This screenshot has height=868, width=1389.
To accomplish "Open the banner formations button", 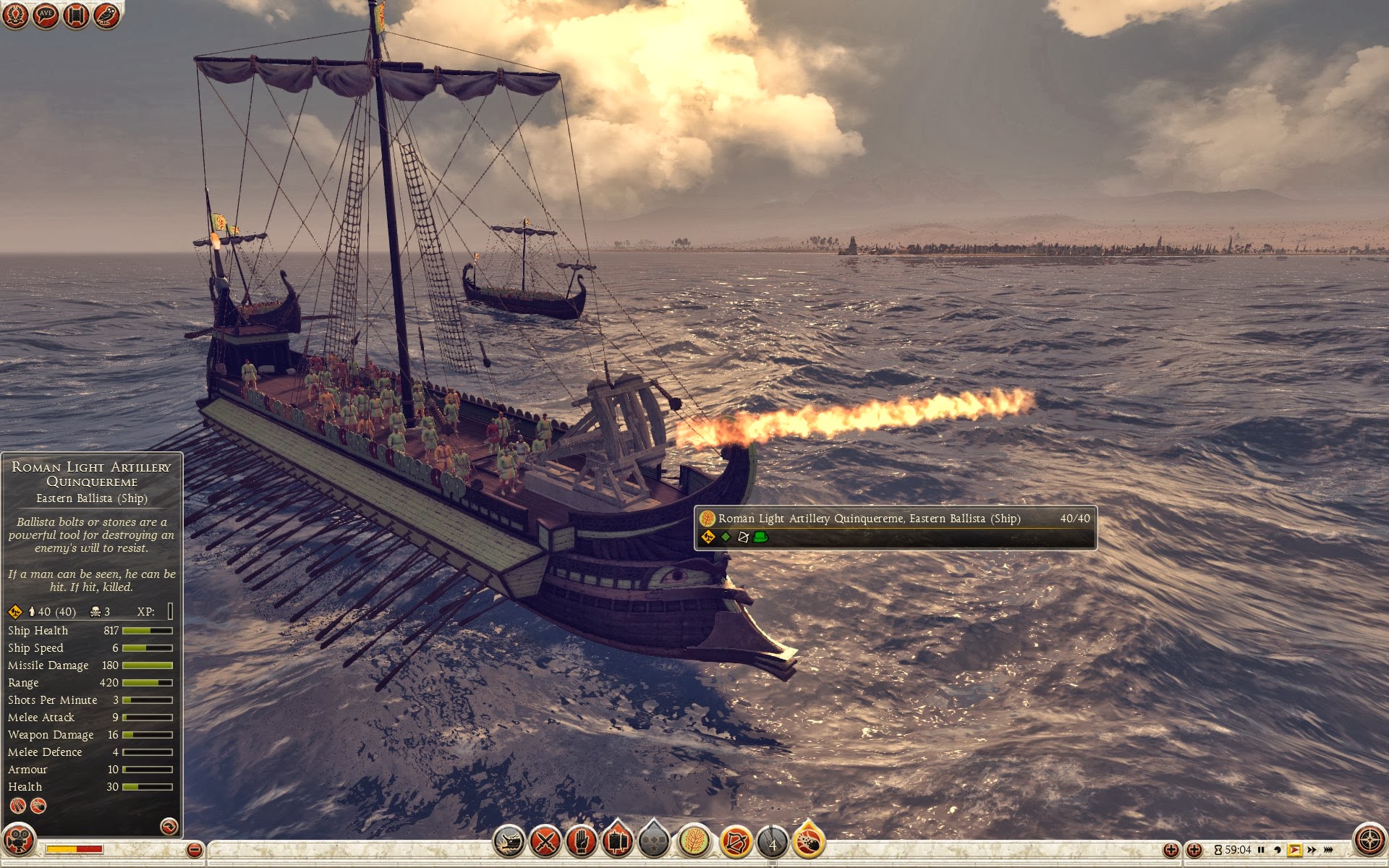I will point(617,841).
